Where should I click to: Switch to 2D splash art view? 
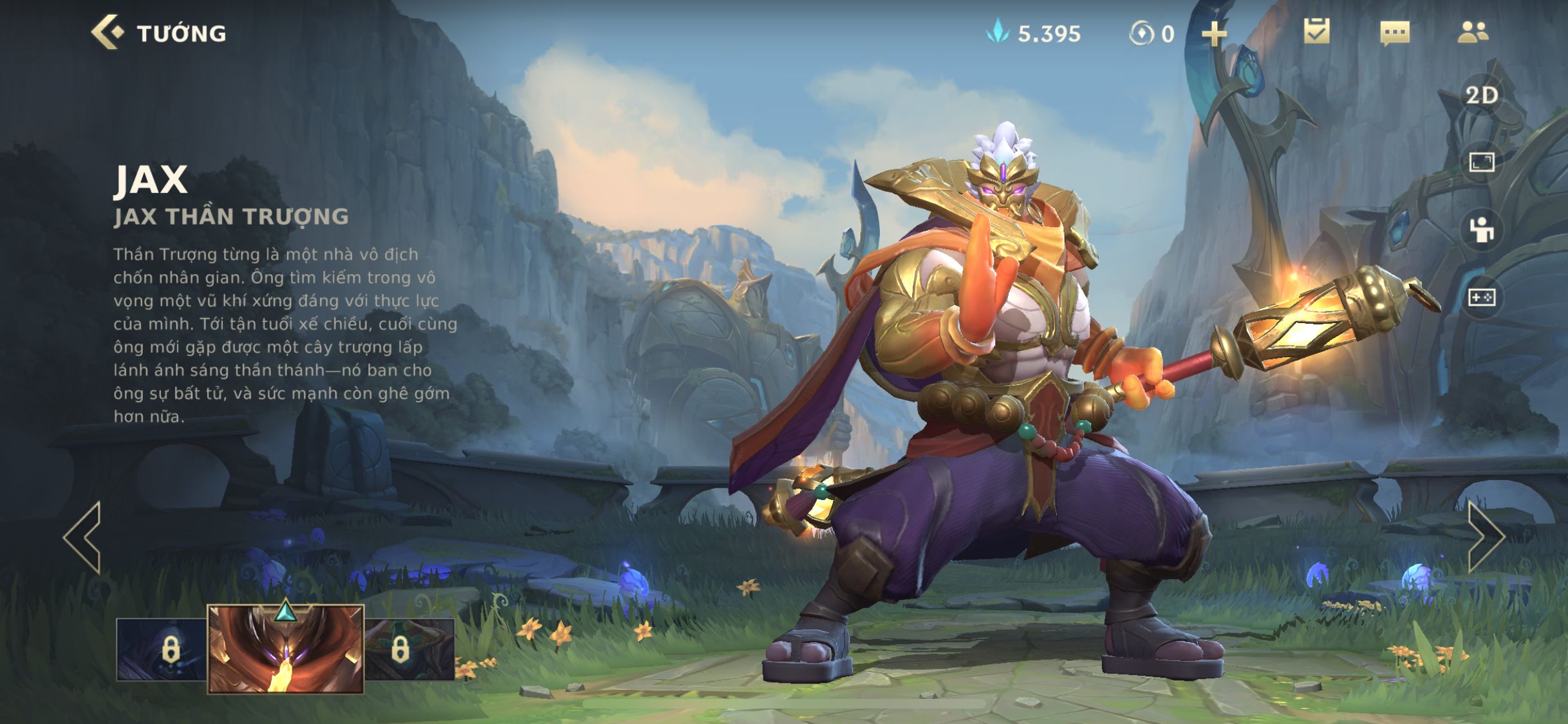click(1482, 96)
